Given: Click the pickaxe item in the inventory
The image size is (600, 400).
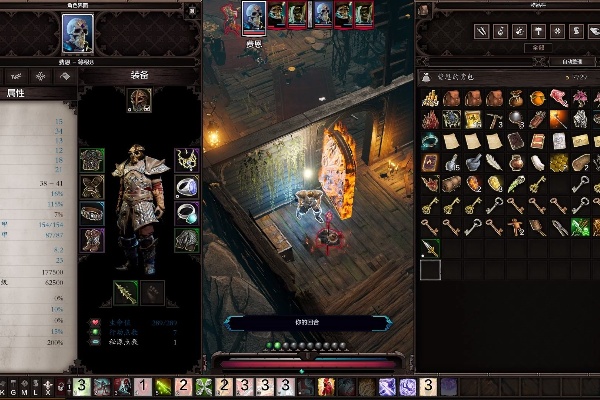Looking at the screenshot, I should (495, 120).
